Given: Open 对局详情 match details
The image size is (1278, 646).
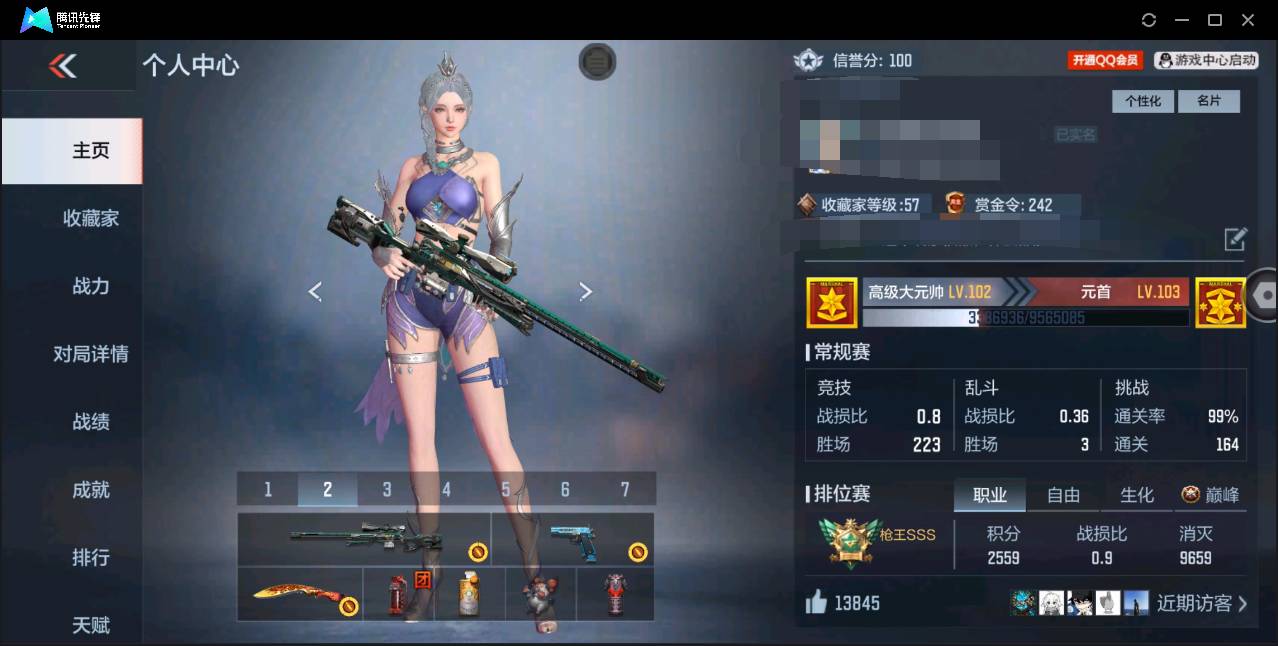Looking at the screenshot, I should (90, 354).
